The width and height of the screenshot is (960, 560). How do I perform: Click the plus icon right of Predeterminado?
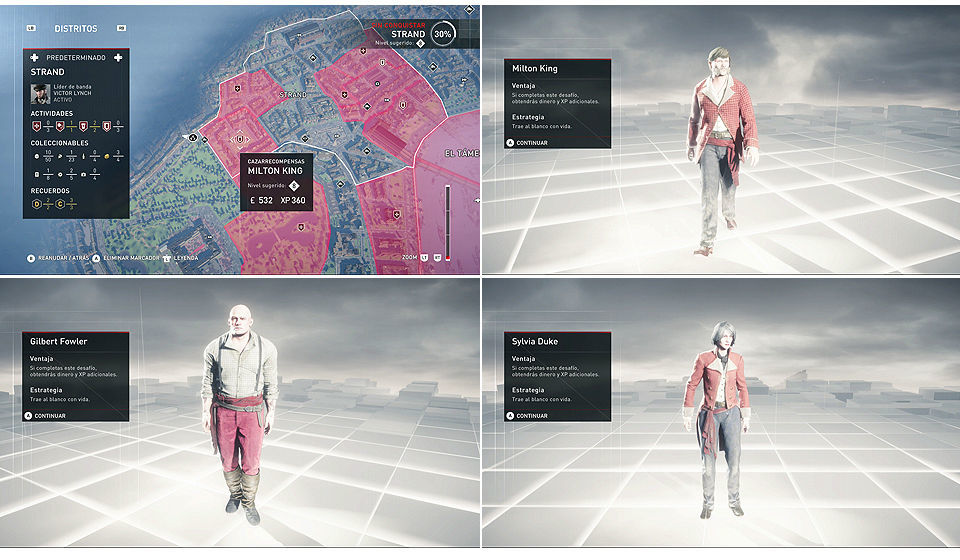pyautogui.click(x=118, y=57)
